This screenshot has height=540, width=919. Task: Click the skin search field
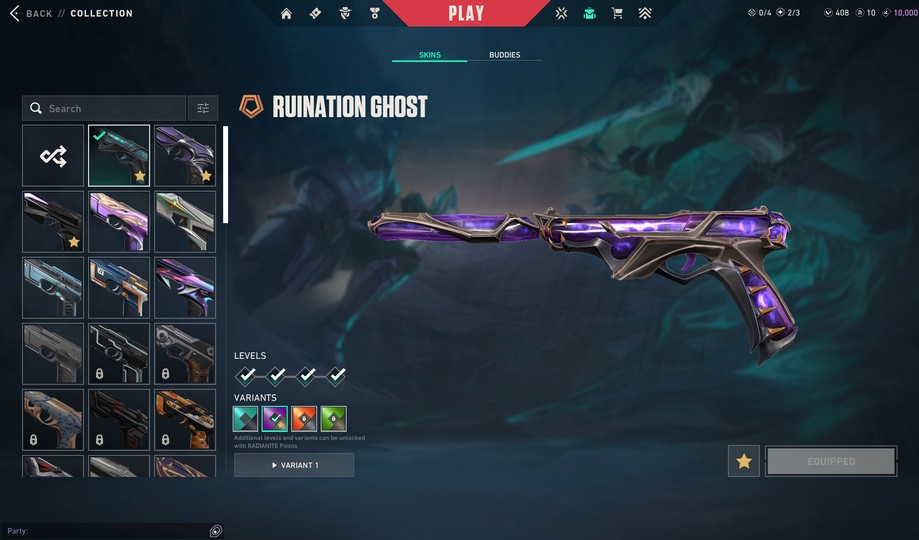[105, 108]
